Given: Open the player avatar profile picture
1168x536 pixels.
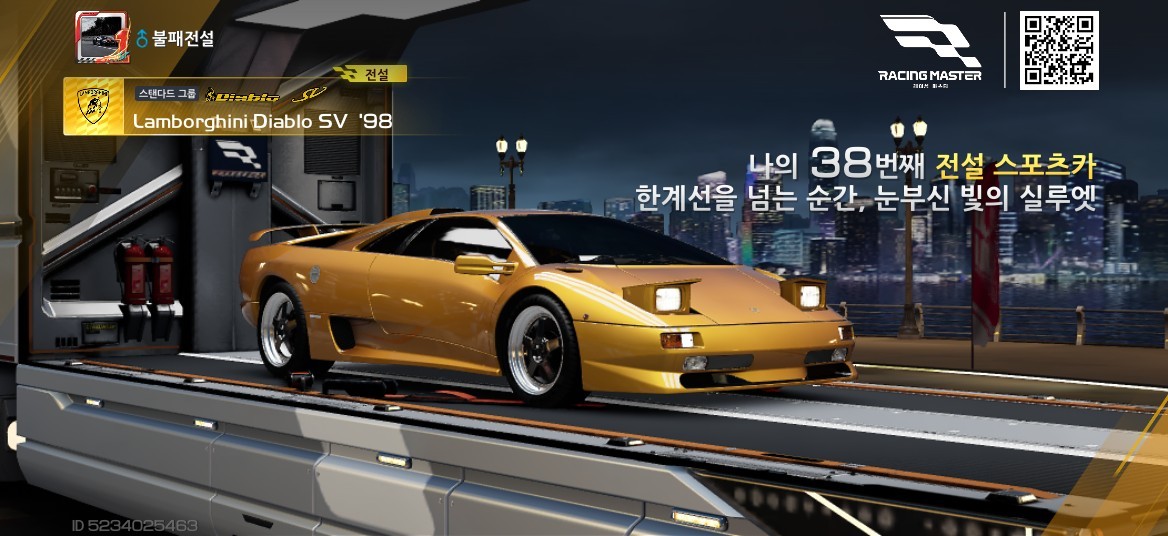Looking at the screenshot, I should (x=102, y=38).
